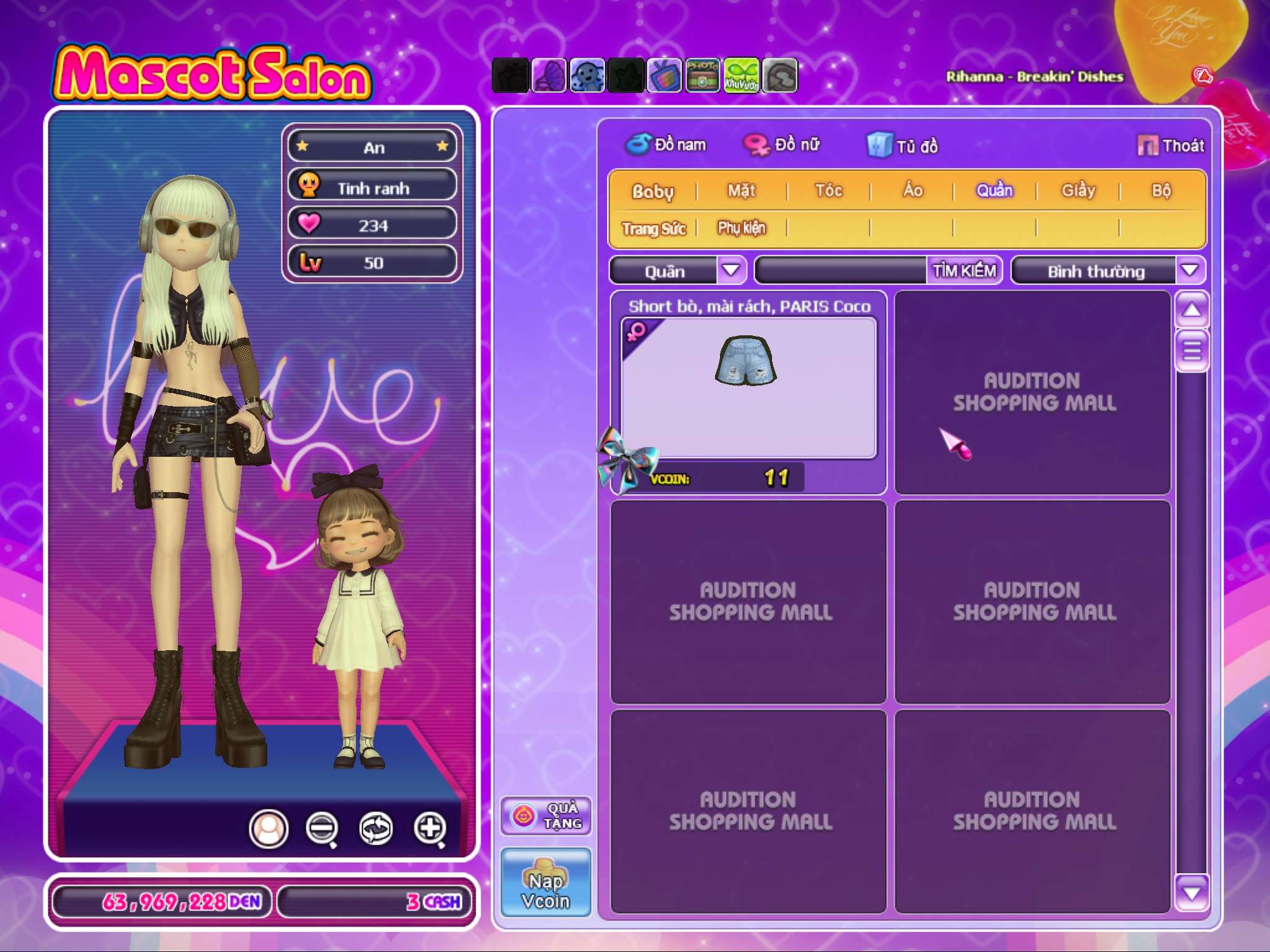1270x952 pixels.
Task: Select the Tóc tab
Action: tap(828, 191)
